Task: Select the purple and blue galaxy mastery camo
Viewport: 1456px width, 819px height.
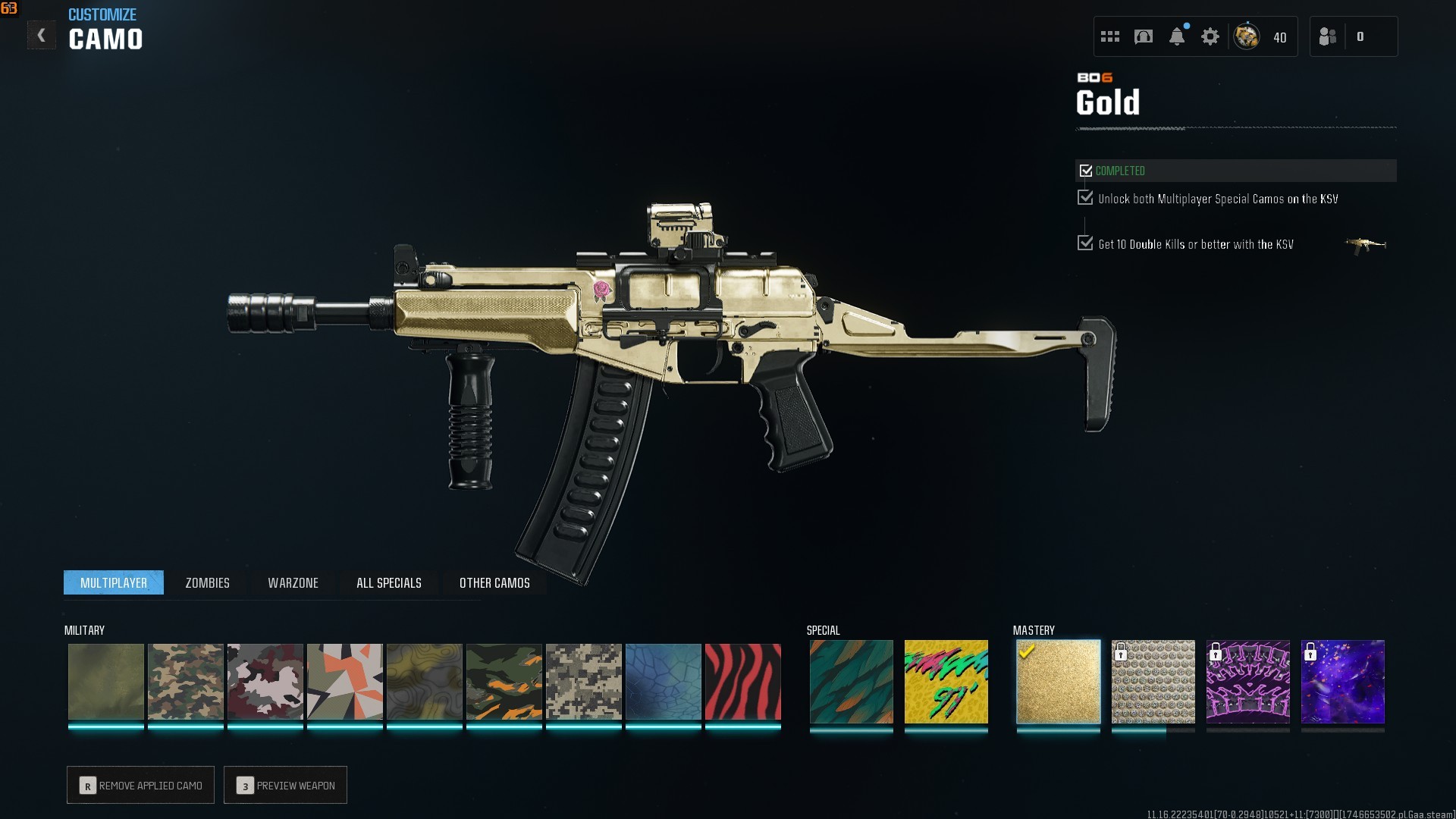Action: click(x=1342, y=682)
